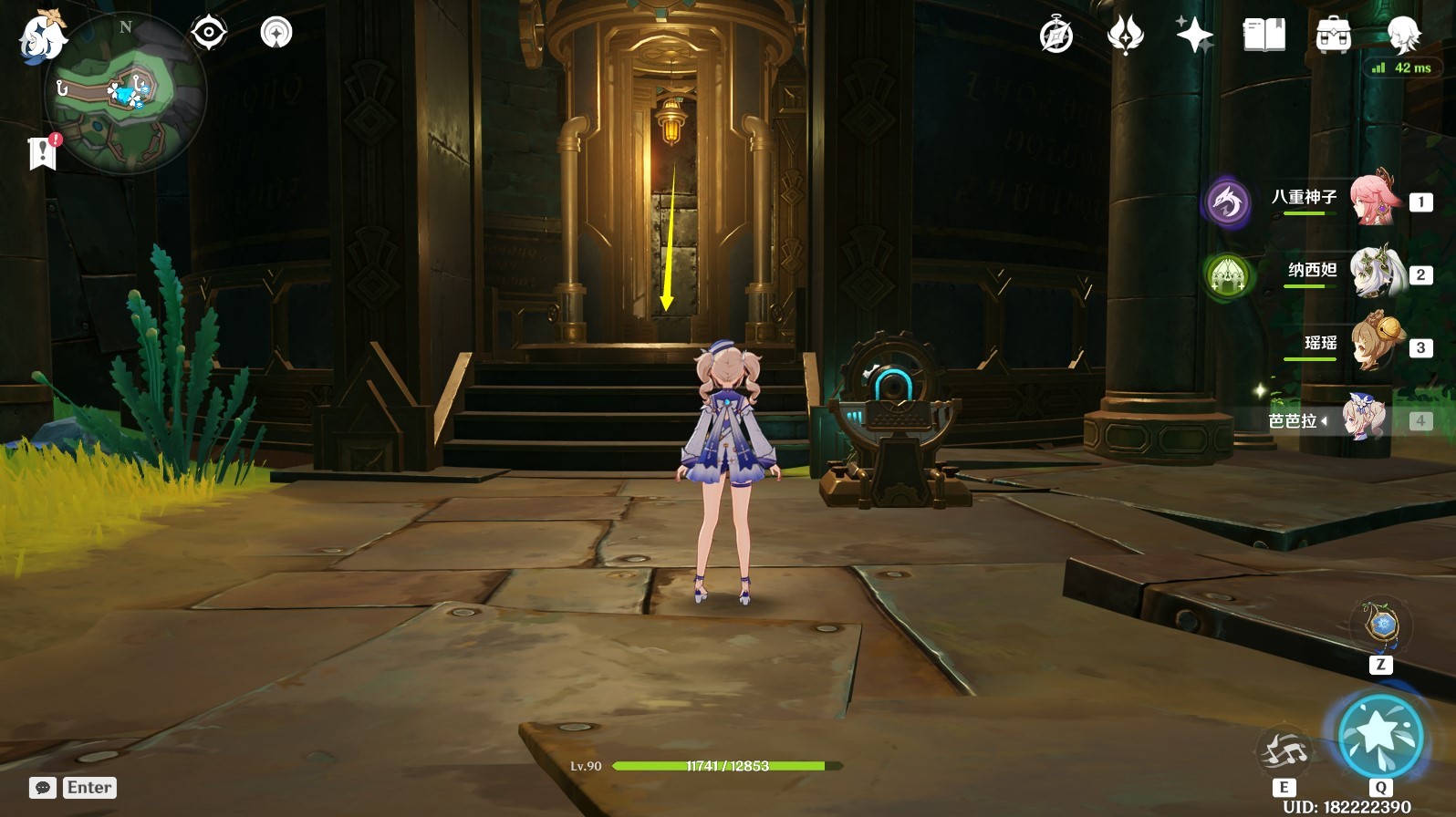Open the Adventurer Handbook book icon

click(x=1264, y=36)
